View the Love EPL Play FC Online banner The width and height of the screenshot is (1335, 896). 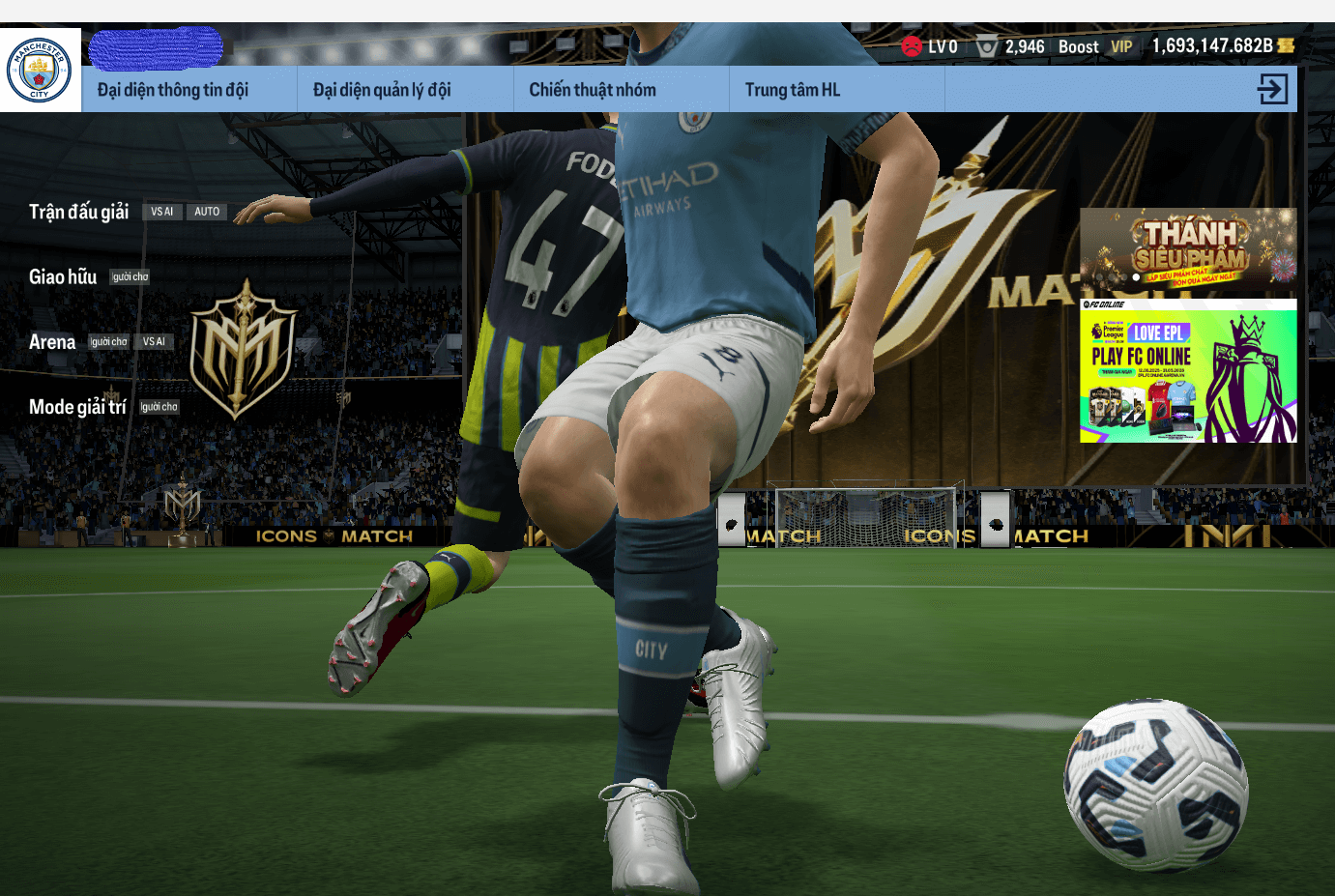(1188, 371)
